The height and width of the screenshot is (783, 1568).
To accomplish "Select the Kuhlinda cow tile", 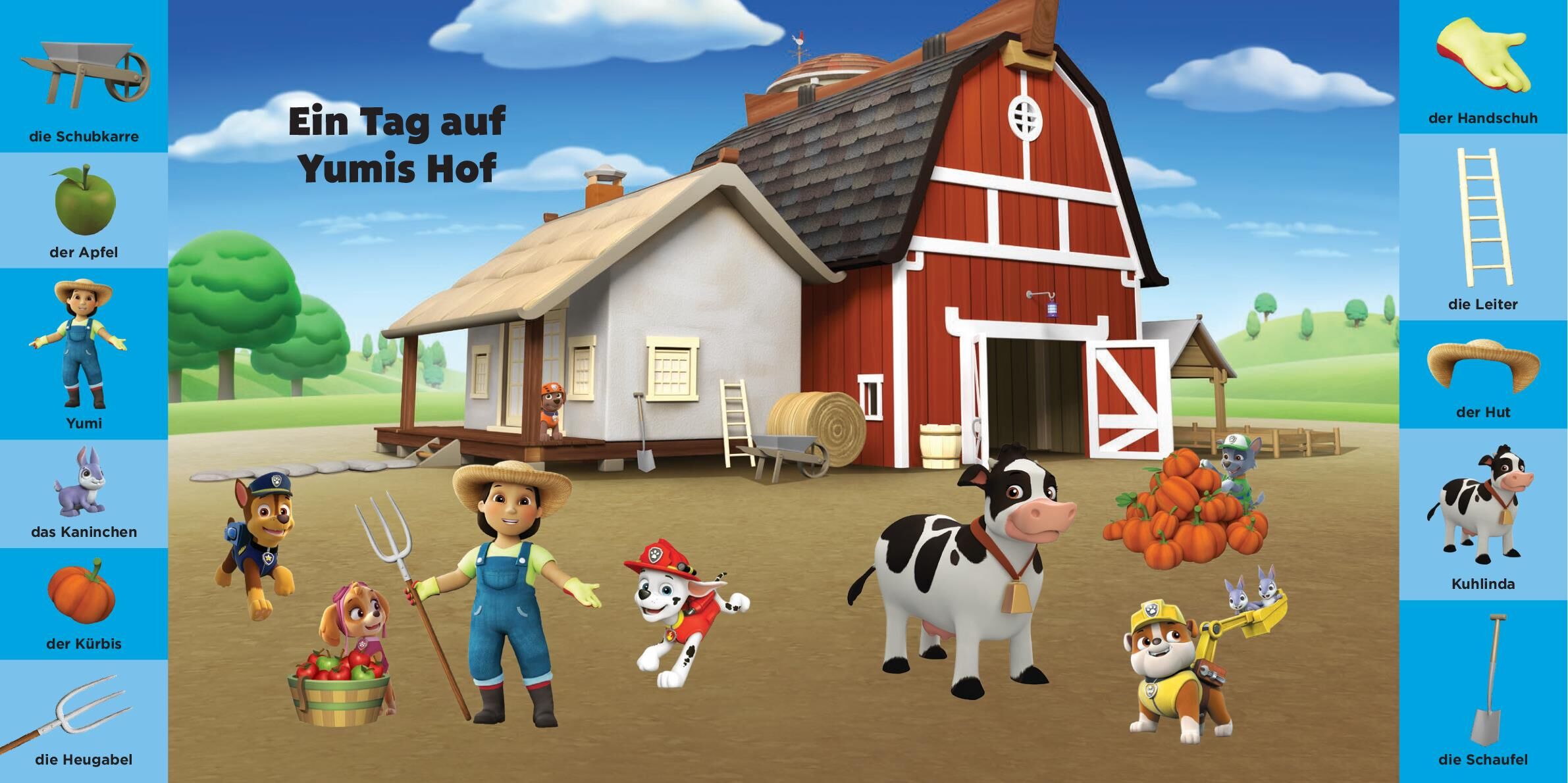I will (x=1482, y=513).
